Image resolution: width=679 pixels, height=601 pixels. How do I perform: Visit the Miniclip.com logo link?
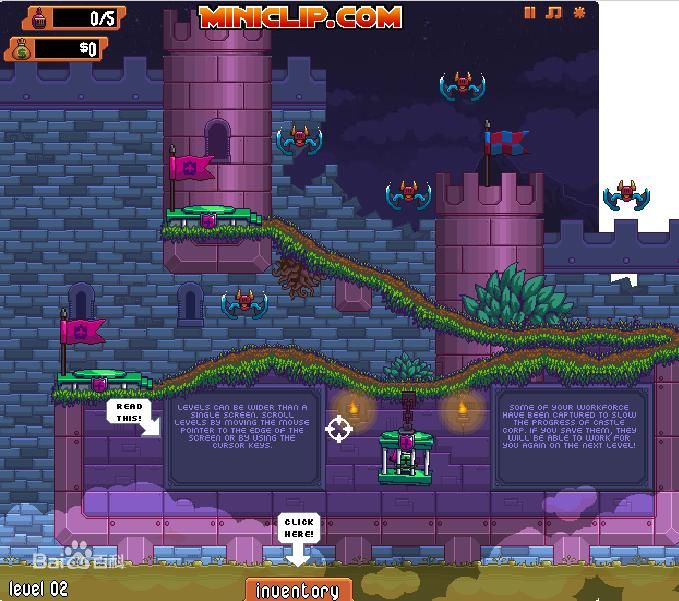(x=300, y=16)
